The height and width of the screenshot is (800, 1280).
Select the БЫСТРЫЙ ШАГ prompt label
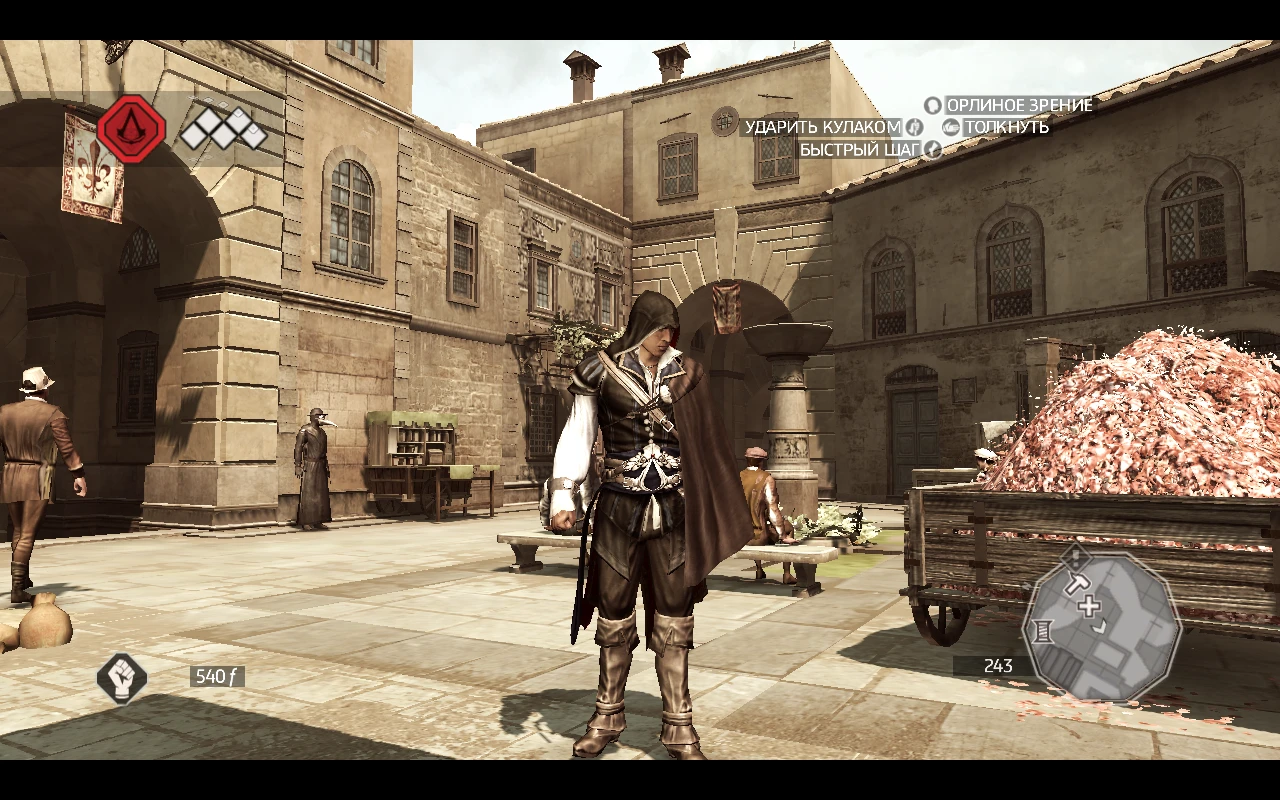point(861,148)
